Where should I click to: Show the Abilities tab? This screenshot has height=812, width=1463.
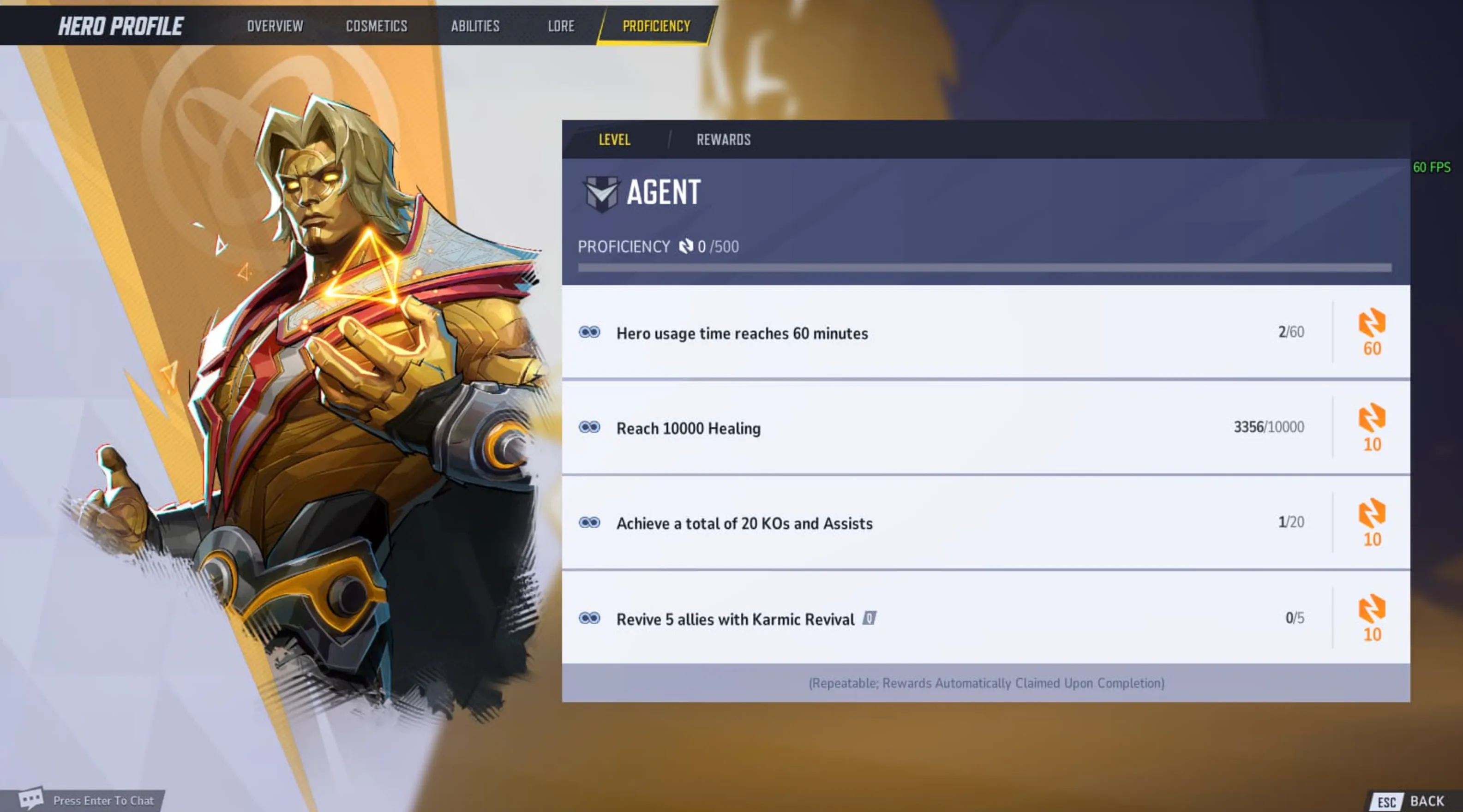pos(475,26)
